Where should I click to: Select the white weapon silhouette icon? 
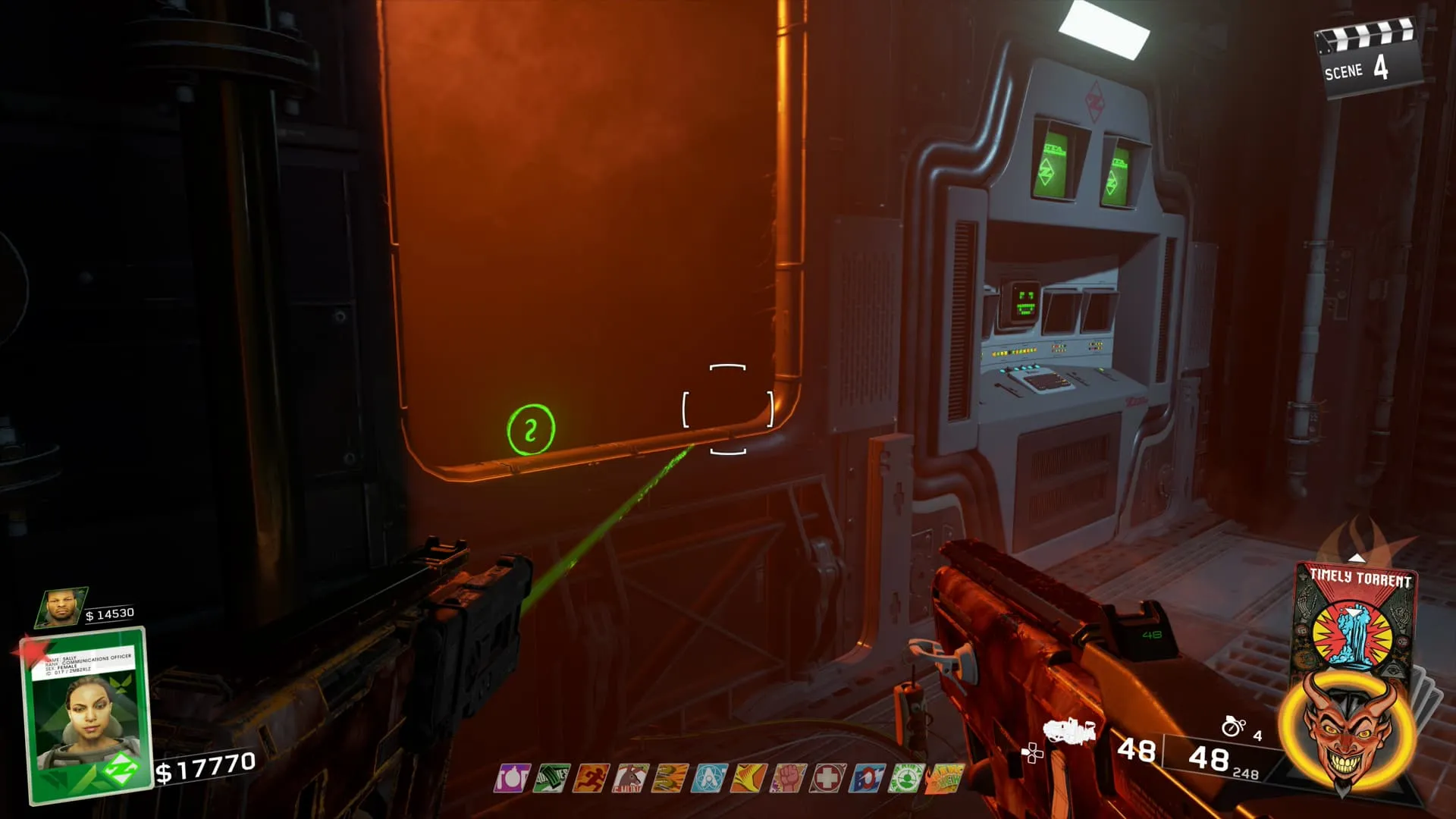click(x=1069, y=731)
